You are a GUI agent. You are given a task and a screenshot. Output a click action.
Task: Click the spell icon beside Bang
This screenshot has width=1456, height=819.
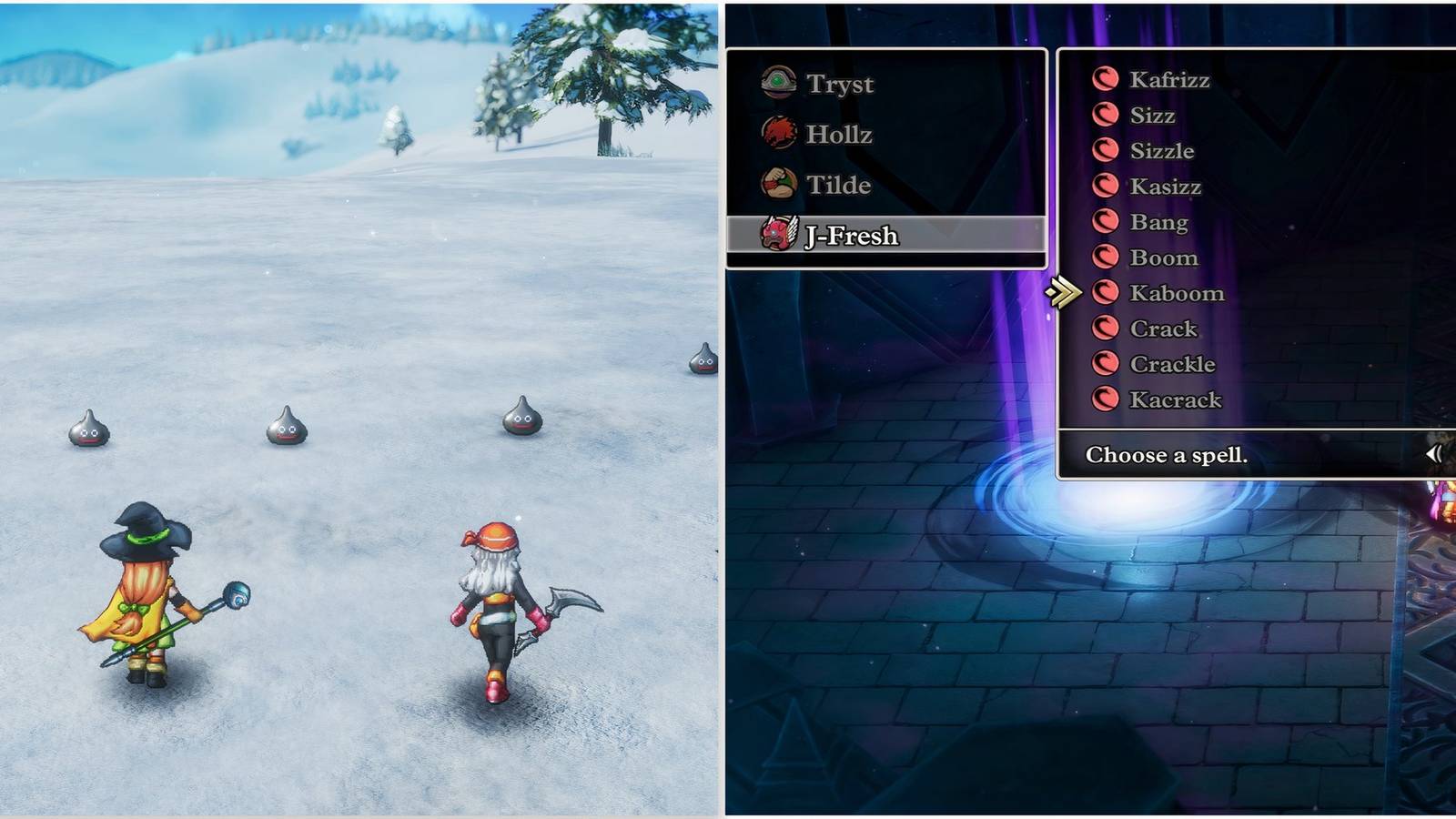pos(1107,222)
